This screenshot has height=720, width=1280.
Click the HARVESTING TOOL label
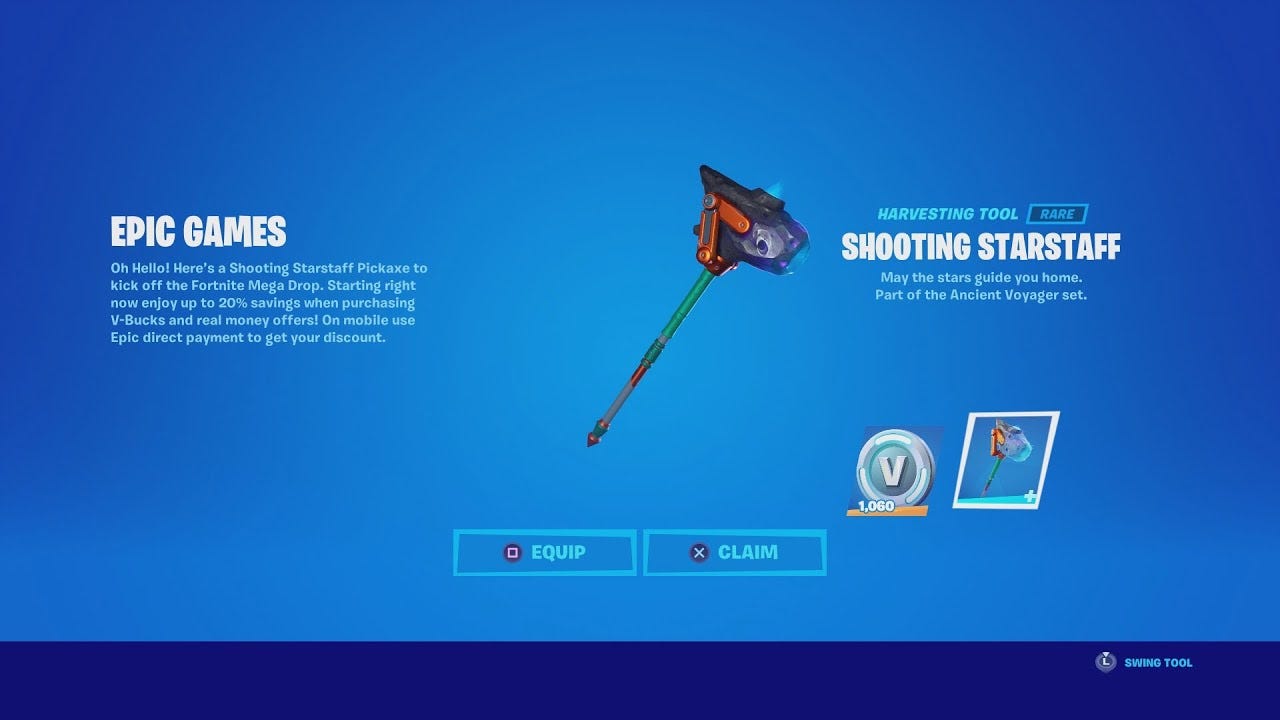[947, 213]
